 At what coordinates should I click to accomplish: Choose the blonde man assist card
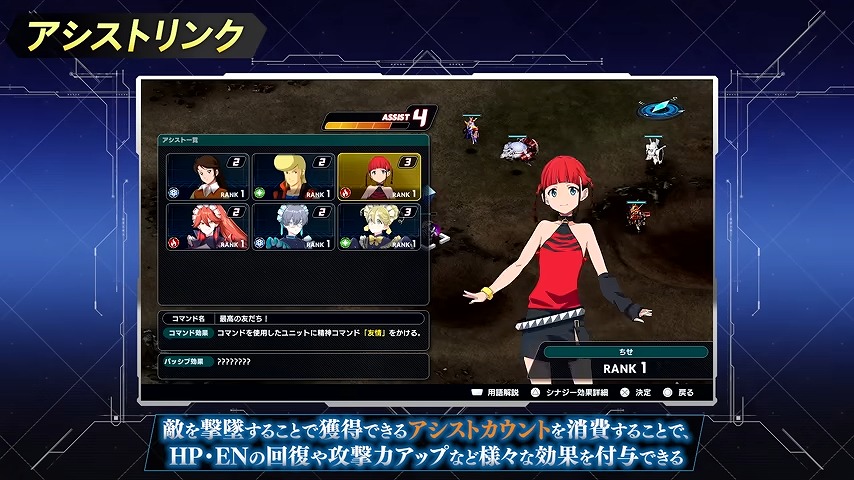pyautogui.click(x=292, y=176)
